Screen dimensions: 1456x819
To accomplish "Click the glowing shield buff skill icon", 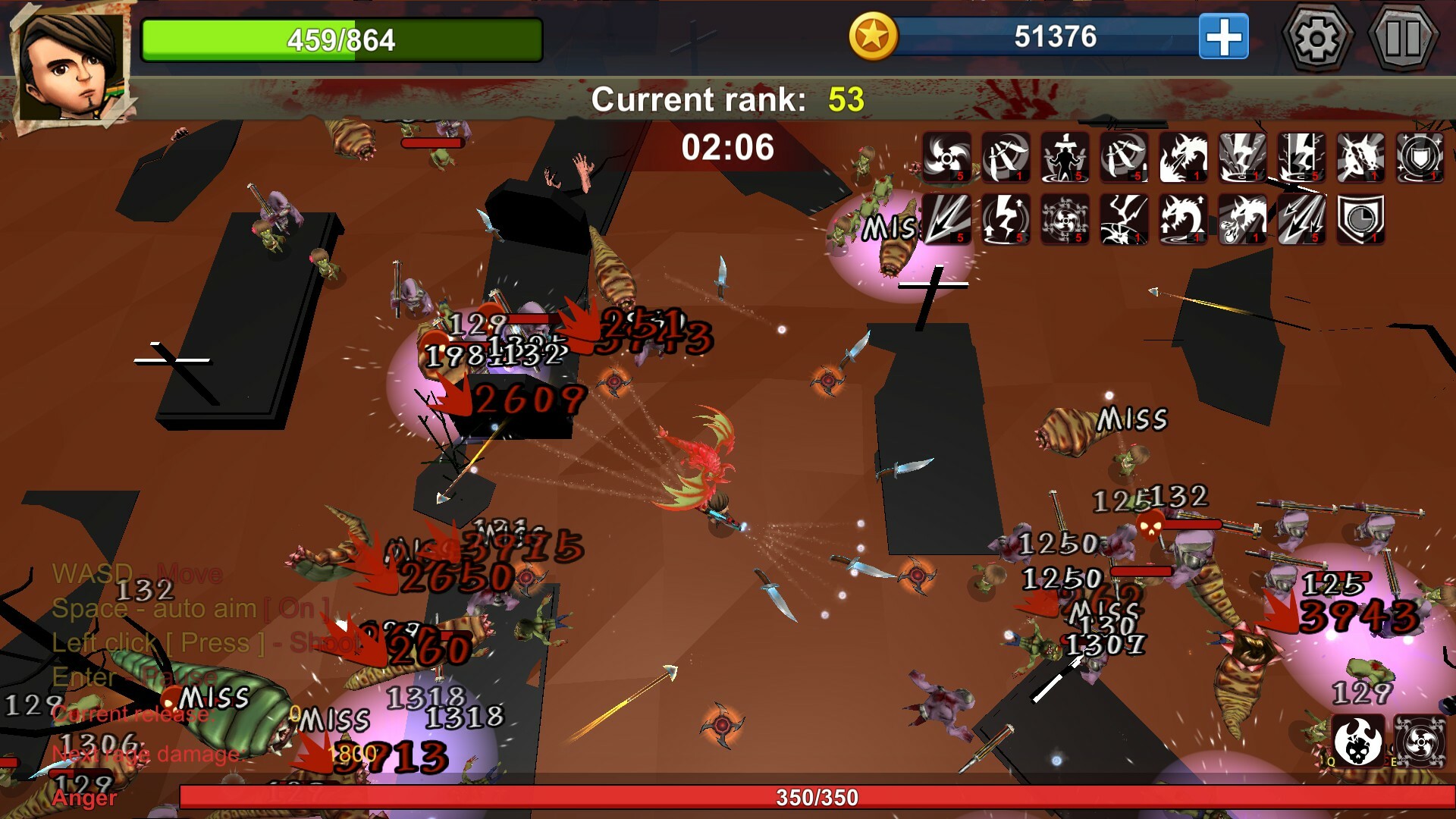I will tap(1419, 156).
